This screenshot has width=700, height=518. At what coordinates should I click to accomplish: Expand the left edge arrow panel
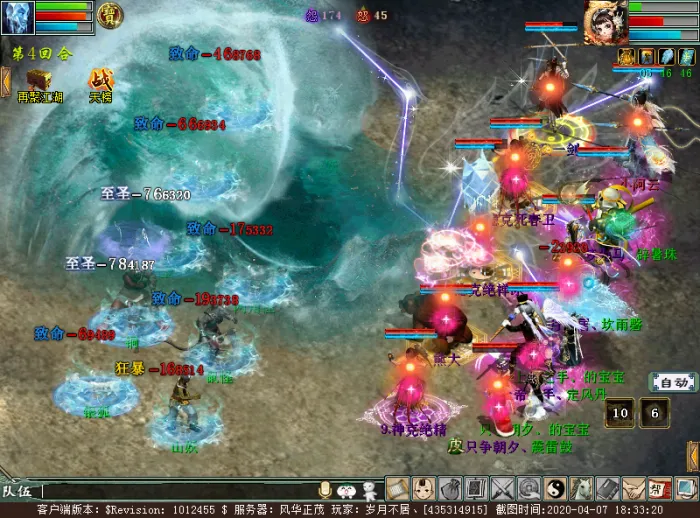click(5, 81)
